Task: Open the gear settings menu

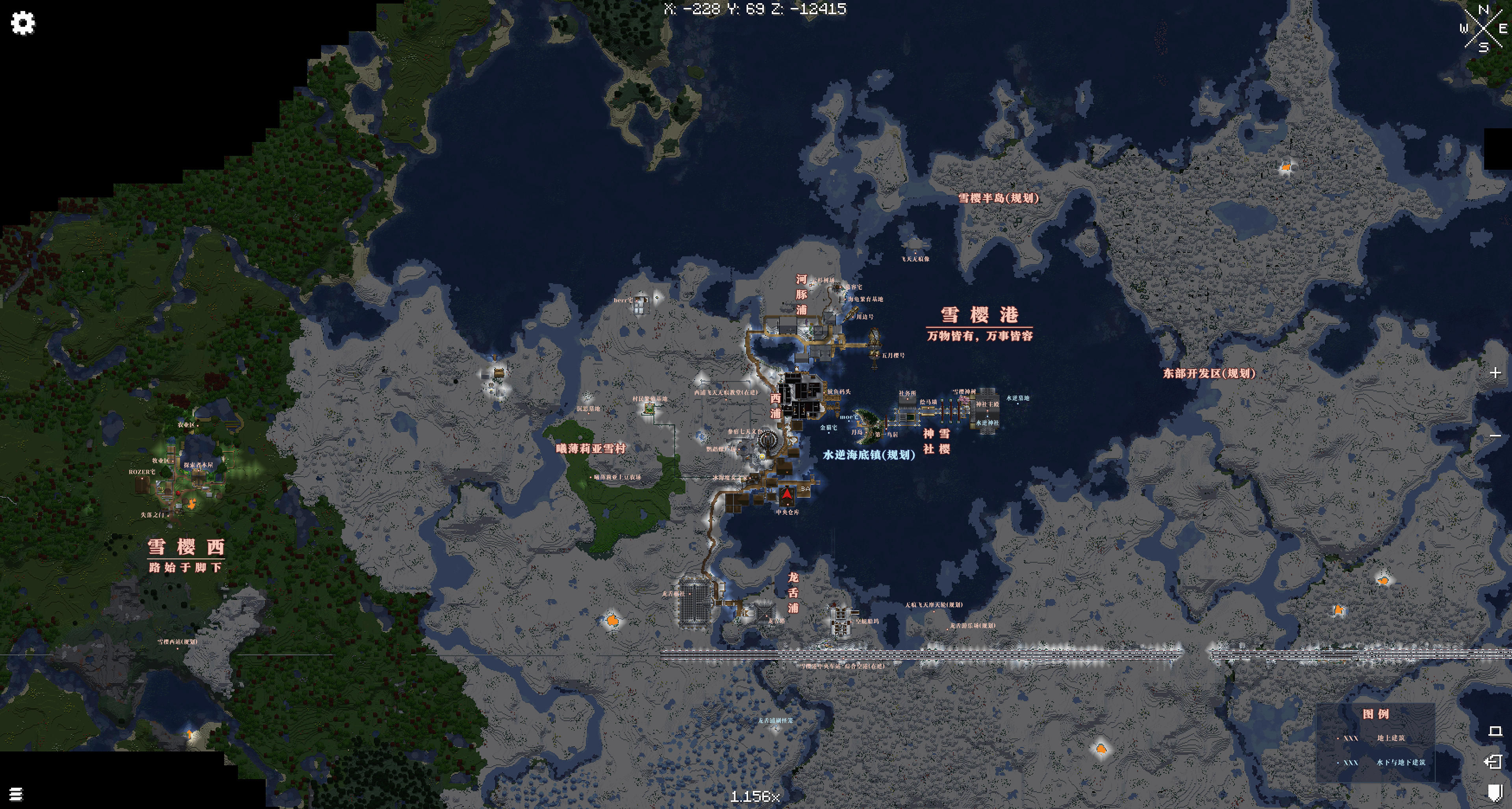Action: pos(23,24)
